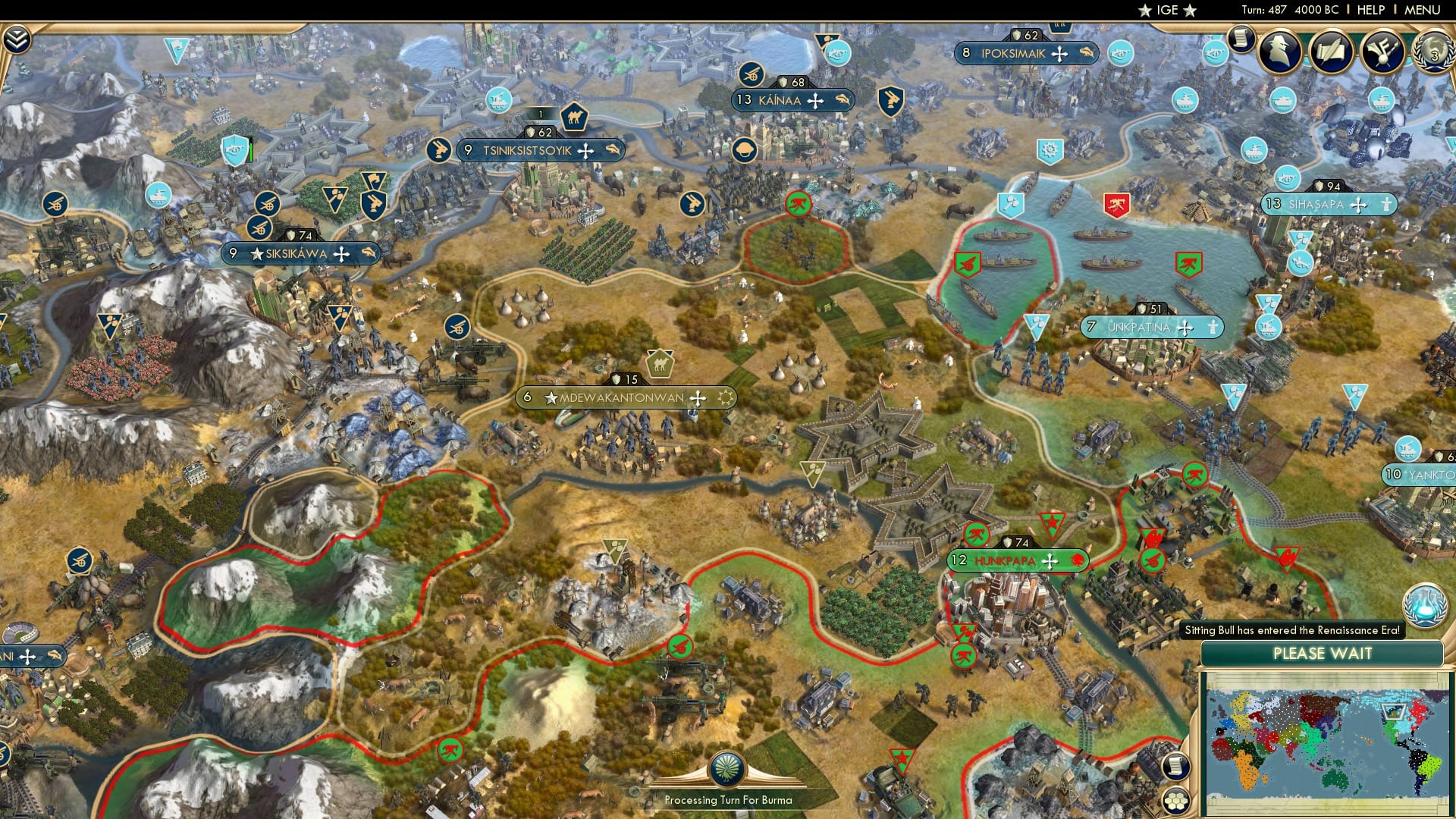Select the caravan icon above Mdewakantonwan

click(x=659, y=365)
